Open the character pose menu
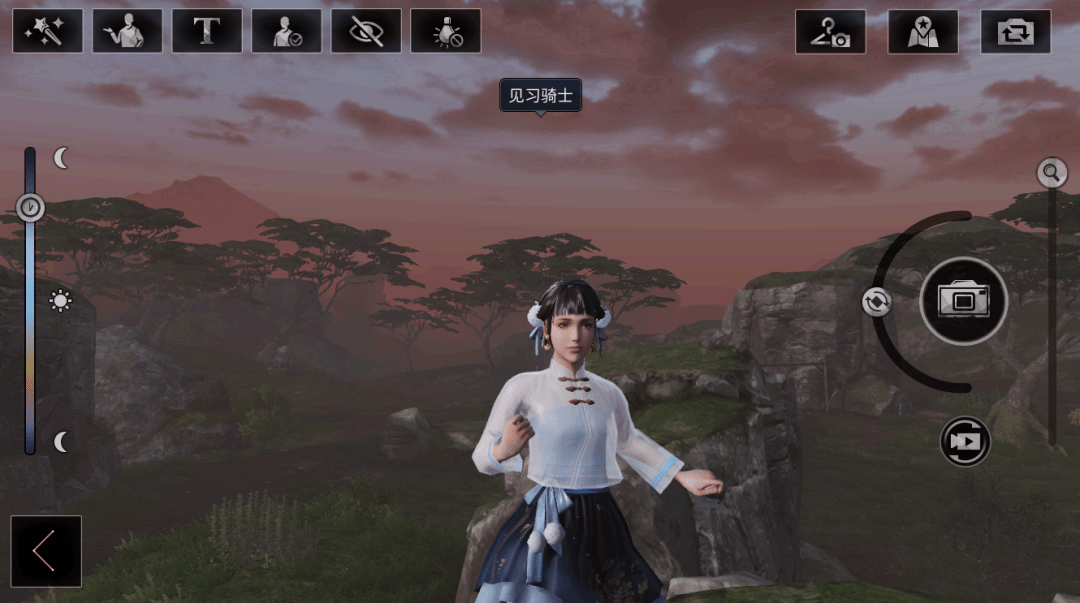Screen dimensions: 1080x603 coord(127,31)
